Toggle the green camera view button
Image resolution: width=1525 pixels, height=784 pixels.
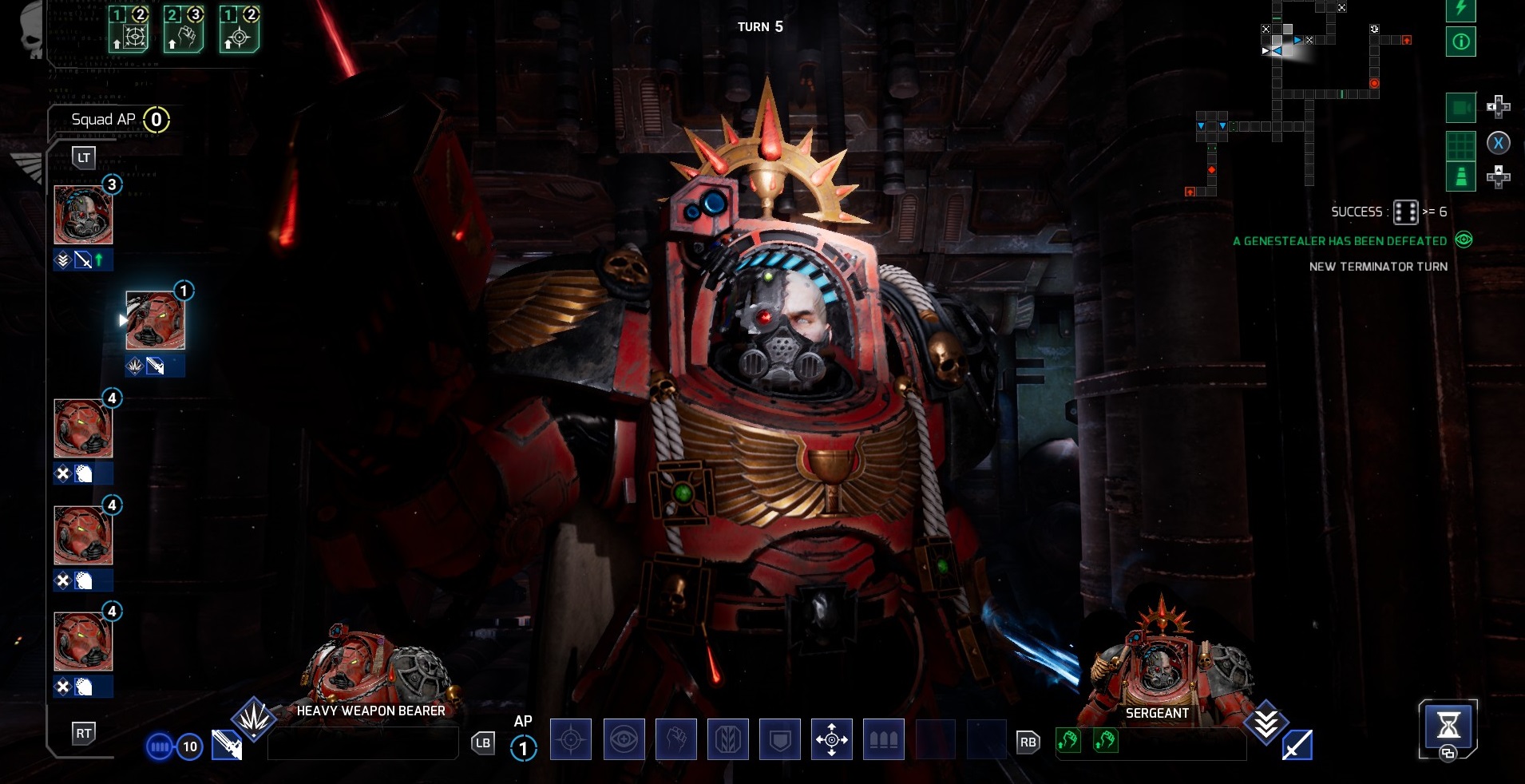(x=1460, y=108)
